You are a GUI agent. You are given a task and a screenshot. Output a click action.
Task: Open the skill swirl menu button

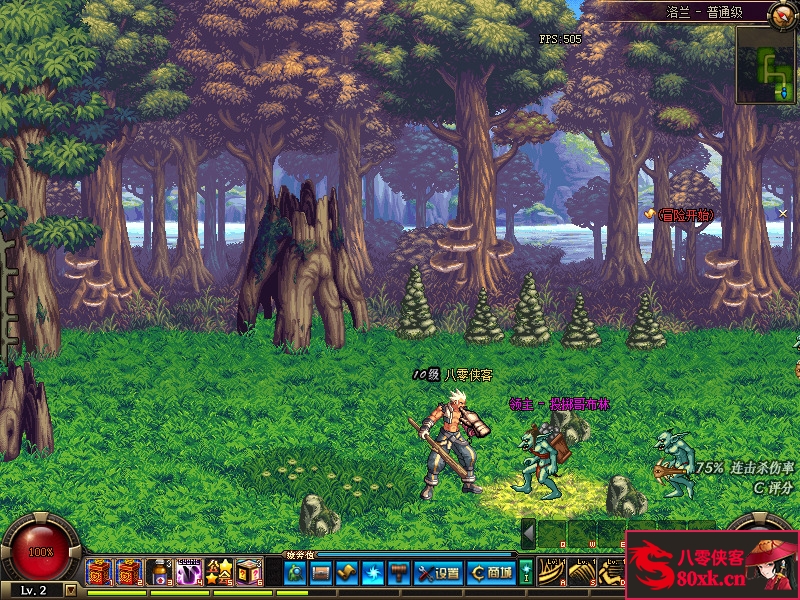coord(373,573)
